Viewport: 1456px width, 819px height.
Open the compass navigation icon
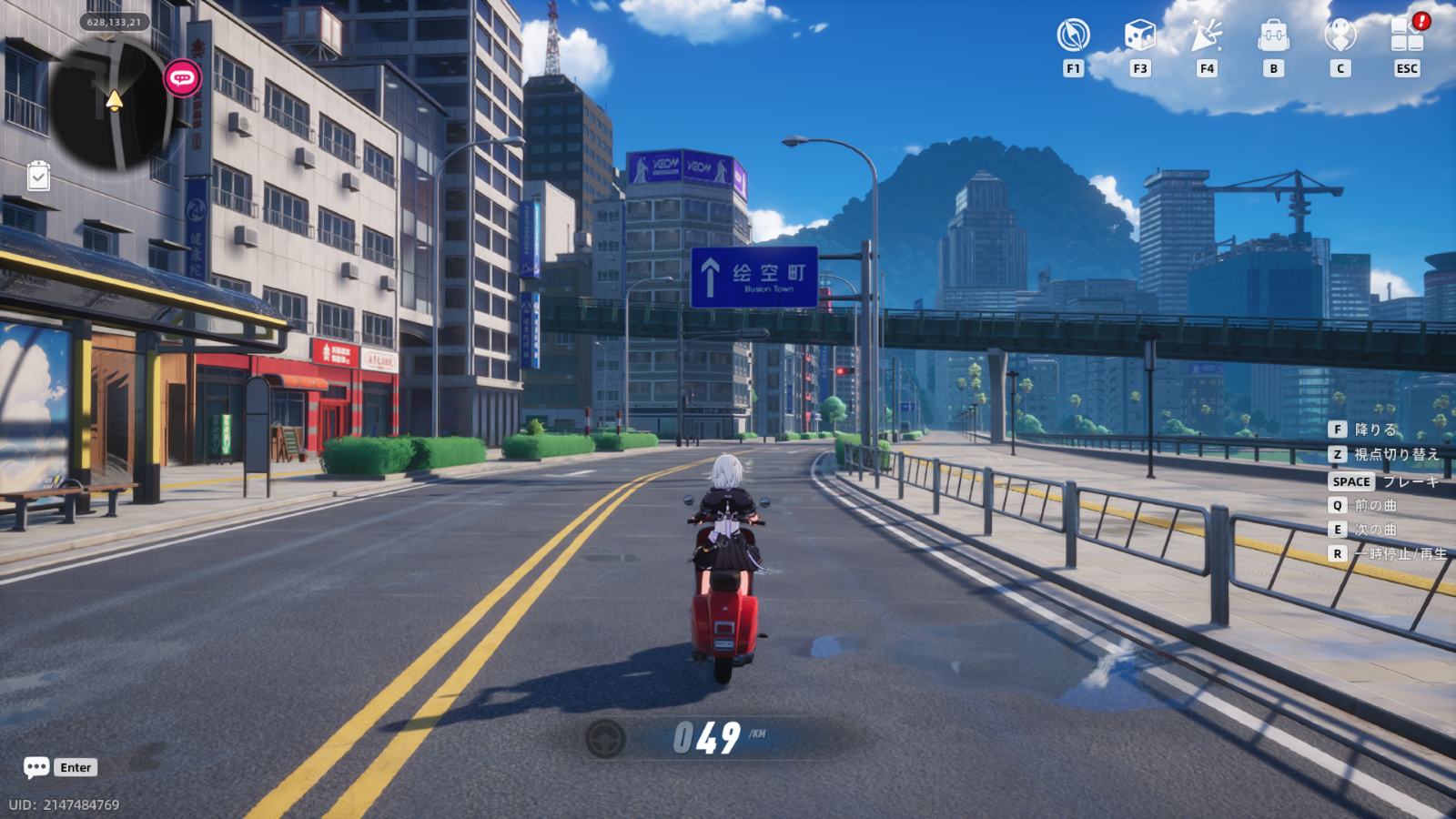(1073, 36)
